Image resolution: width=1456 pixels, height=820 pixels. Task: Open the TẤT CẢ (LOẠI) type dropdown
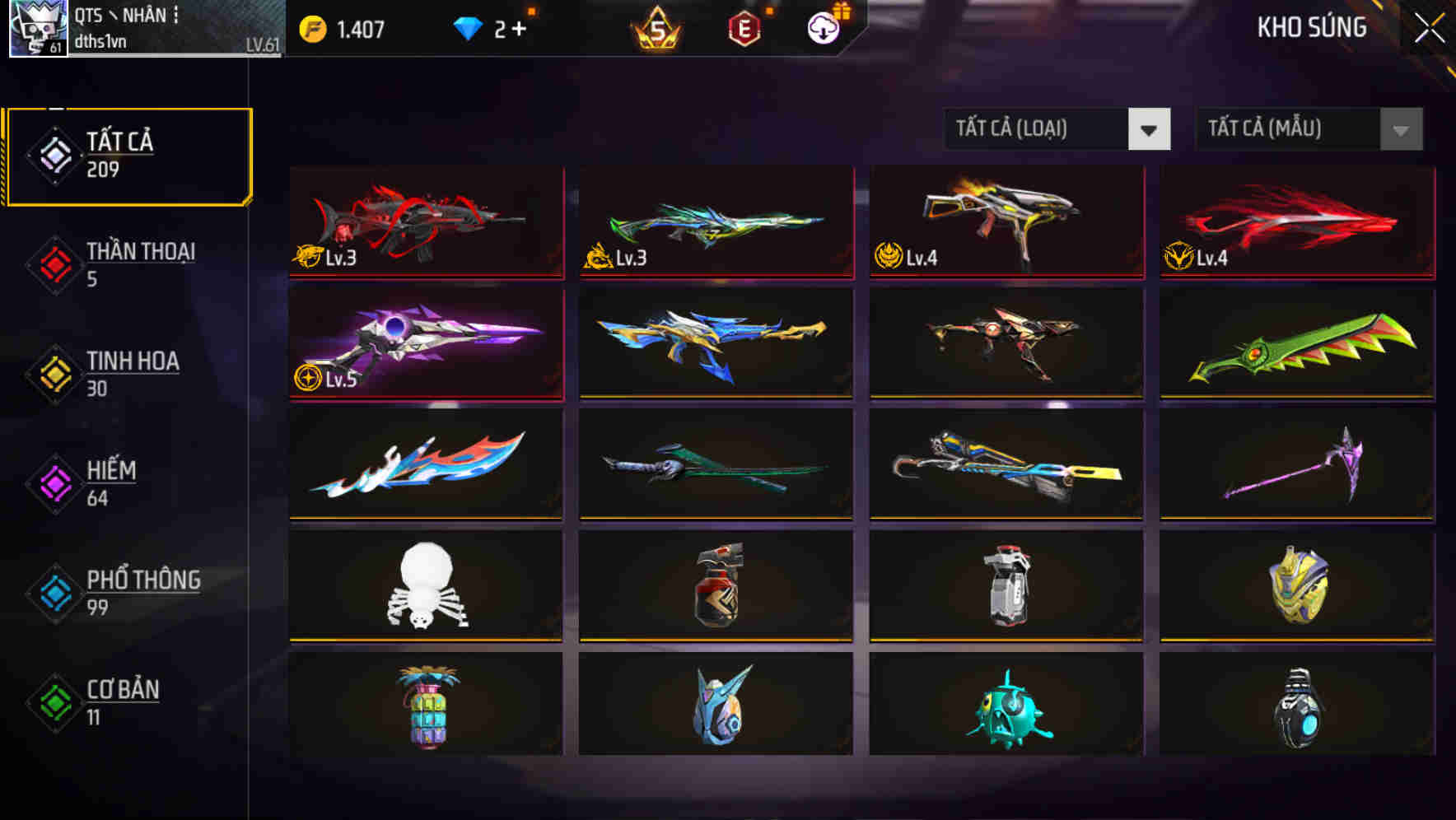point(1057,129)
